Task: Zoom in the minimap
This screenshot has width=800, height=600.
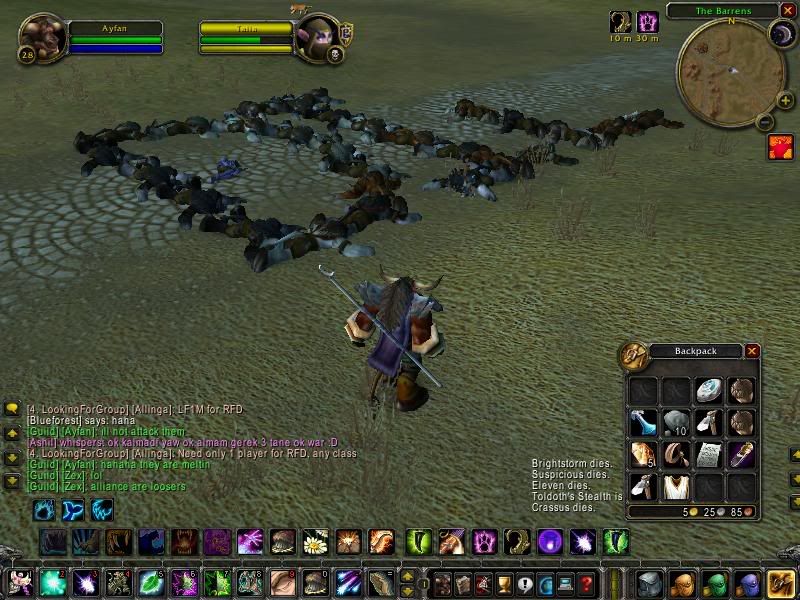Action: [x=785, y=101]
